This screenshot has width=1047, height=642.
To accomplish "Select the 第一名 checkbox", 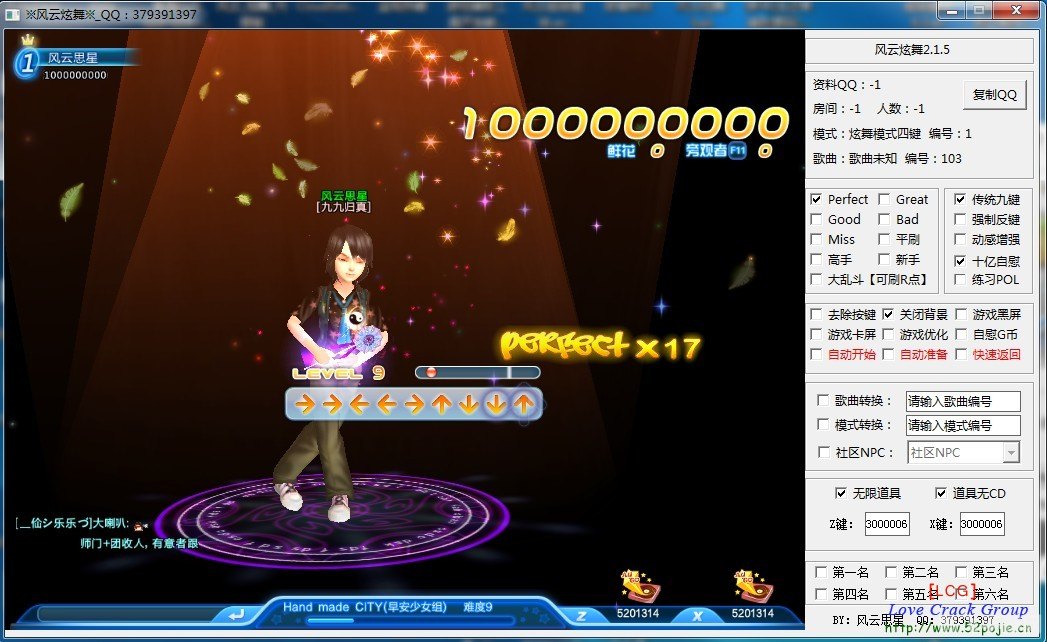I will [821, 573].
